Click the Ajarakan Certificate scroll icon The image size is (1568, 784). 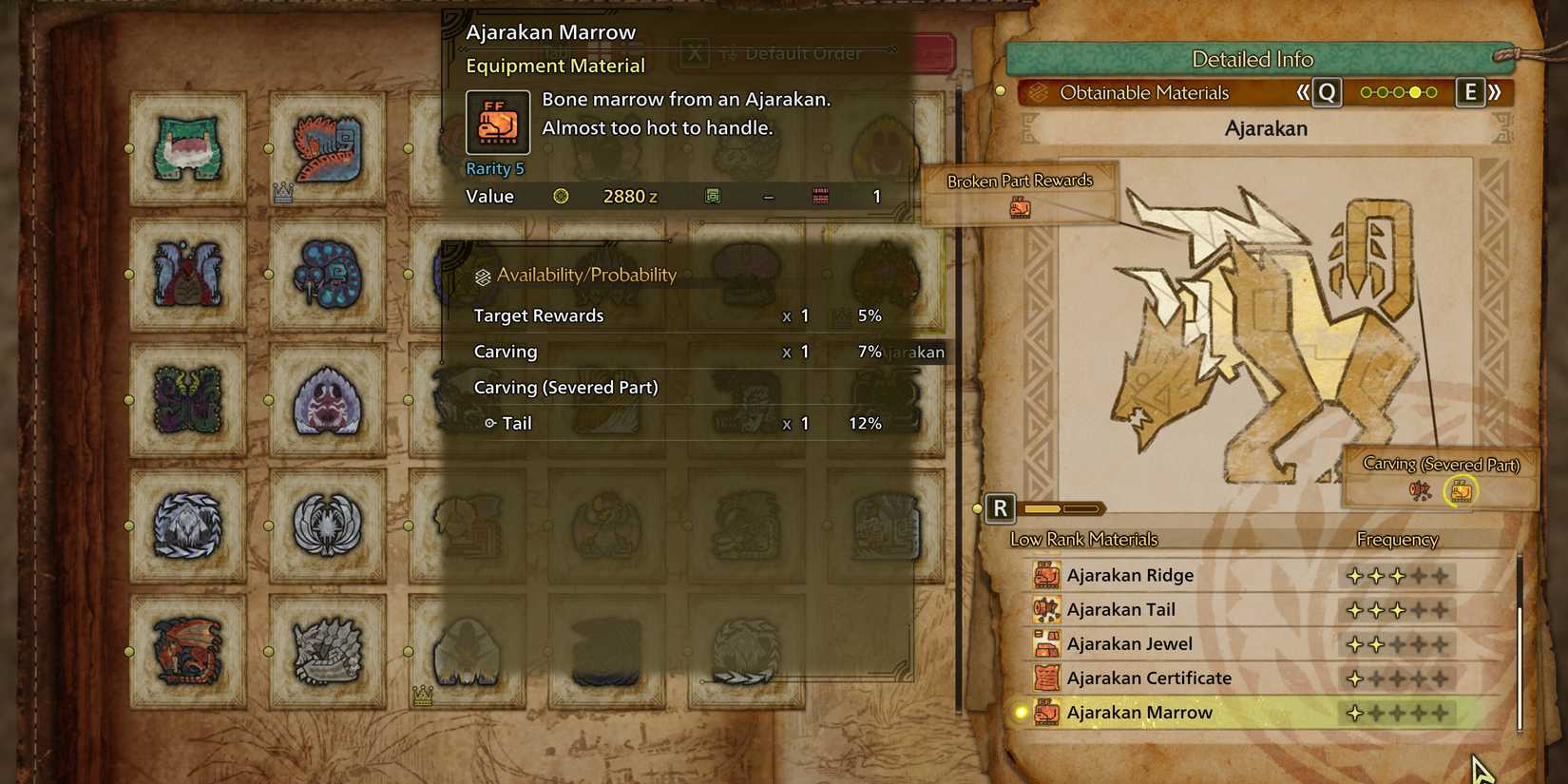click(1045, 678)
